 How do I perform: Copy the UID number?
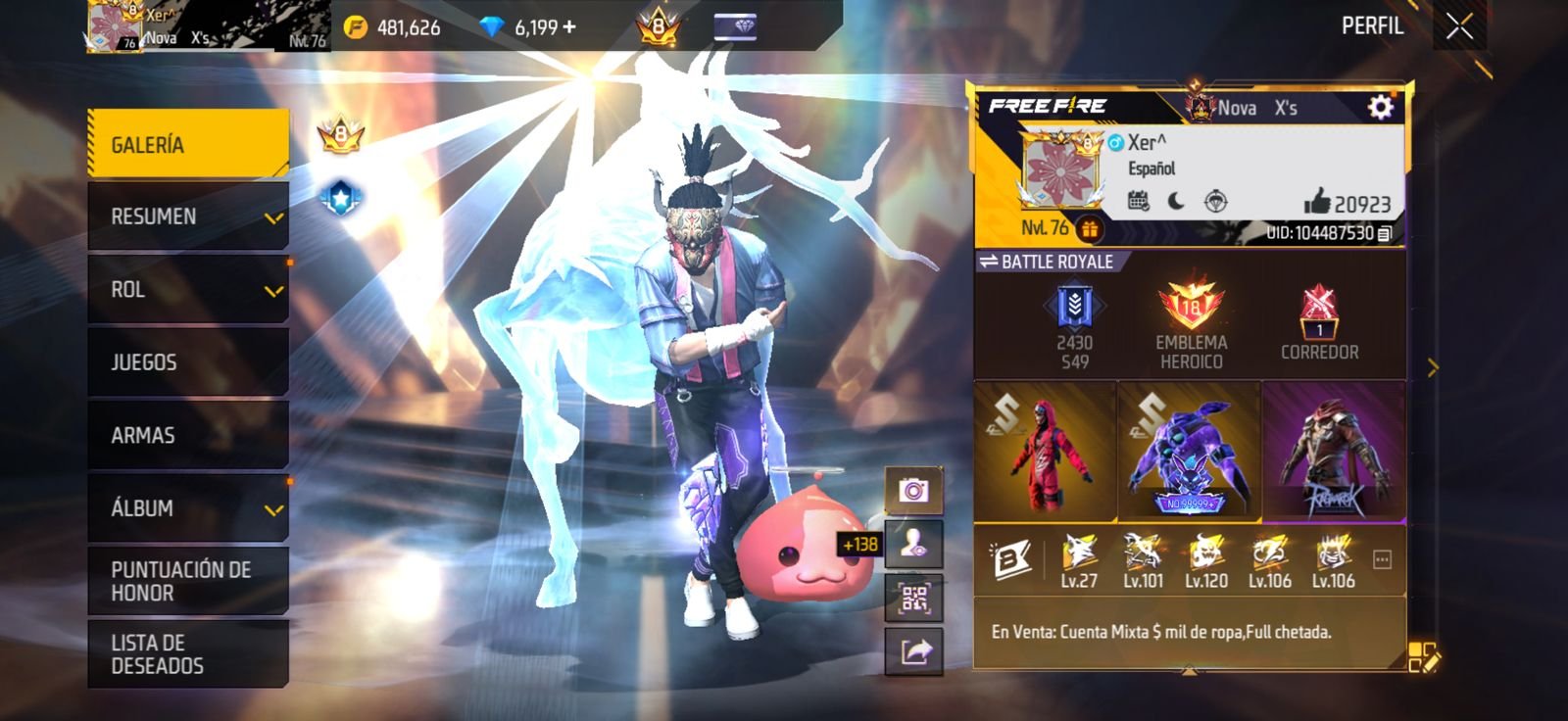1385,233
